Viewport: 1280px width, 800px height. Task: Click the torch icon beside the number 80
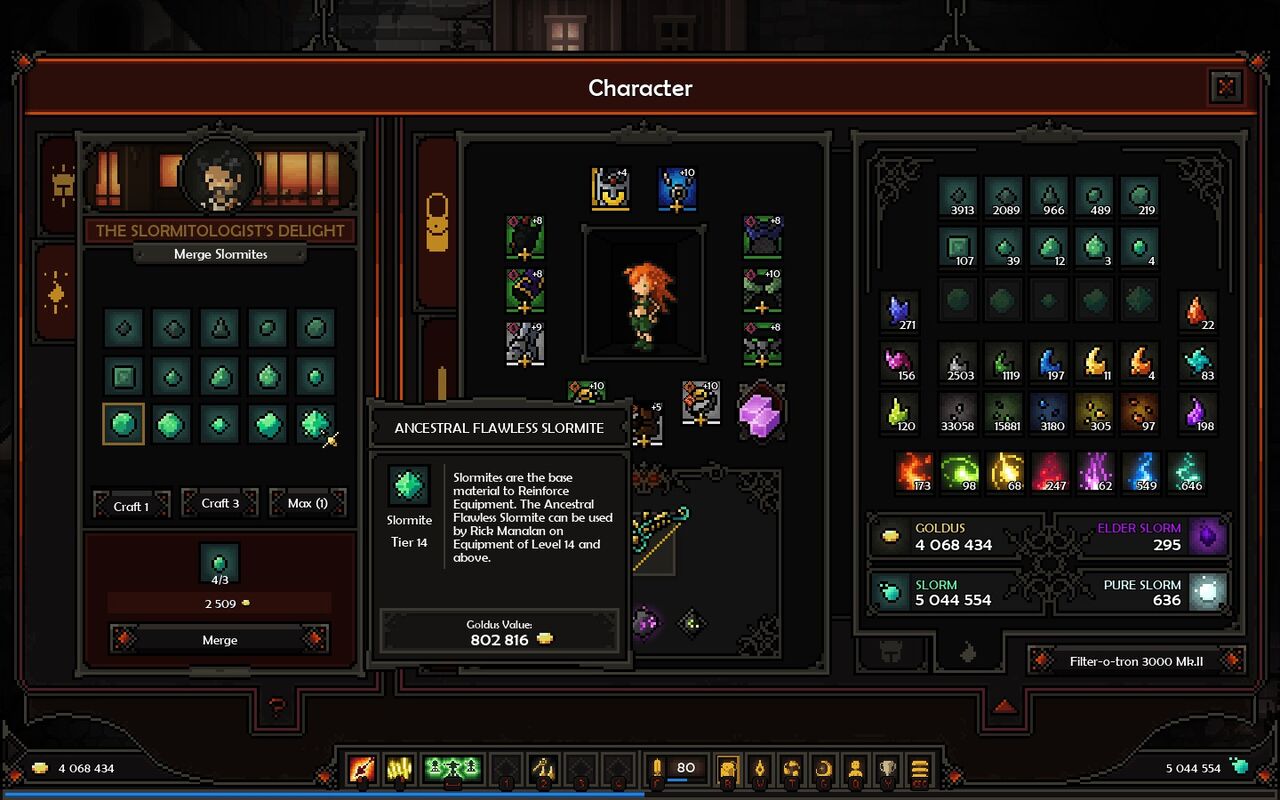tap(659, 767)
